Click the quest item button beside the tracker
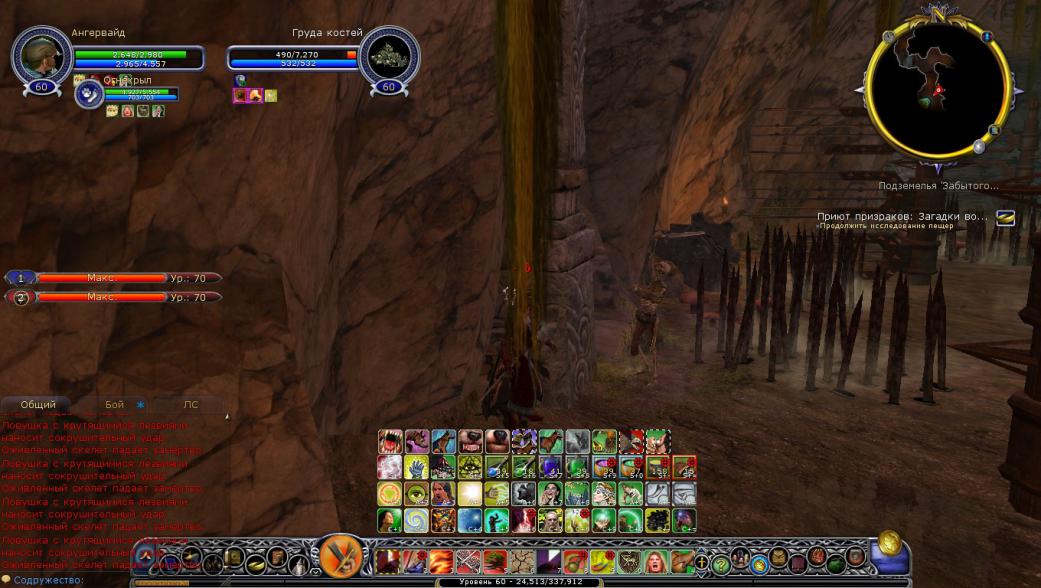 click(x=1005, y=217)
